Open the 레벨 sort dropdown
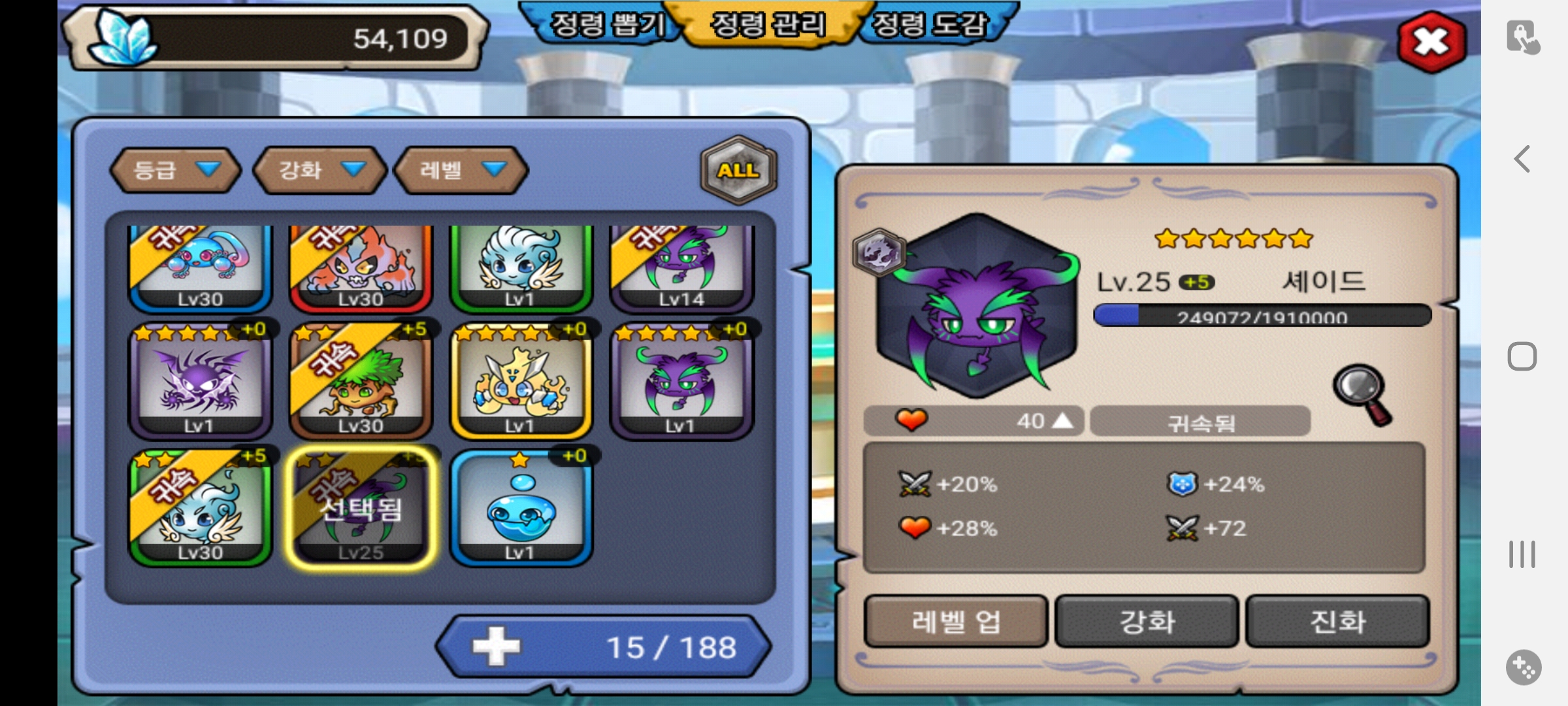This screenshot has width=1568, height=706. (461, 171)
